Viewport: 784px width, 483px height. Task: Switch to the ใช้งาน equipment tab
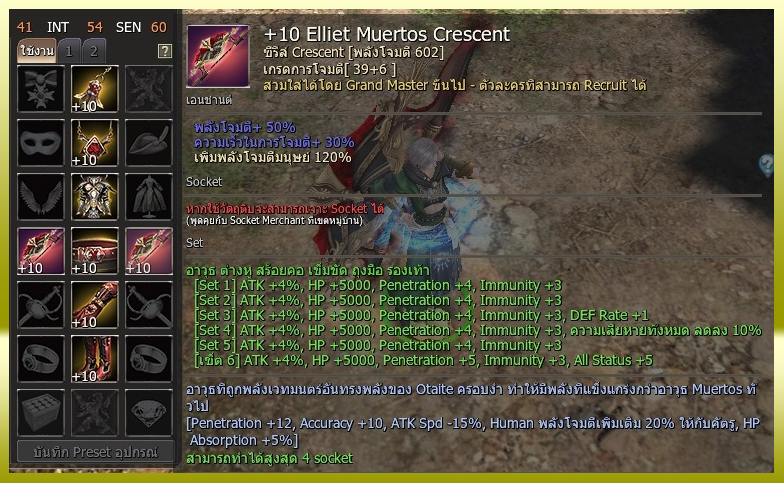[36, 52]
